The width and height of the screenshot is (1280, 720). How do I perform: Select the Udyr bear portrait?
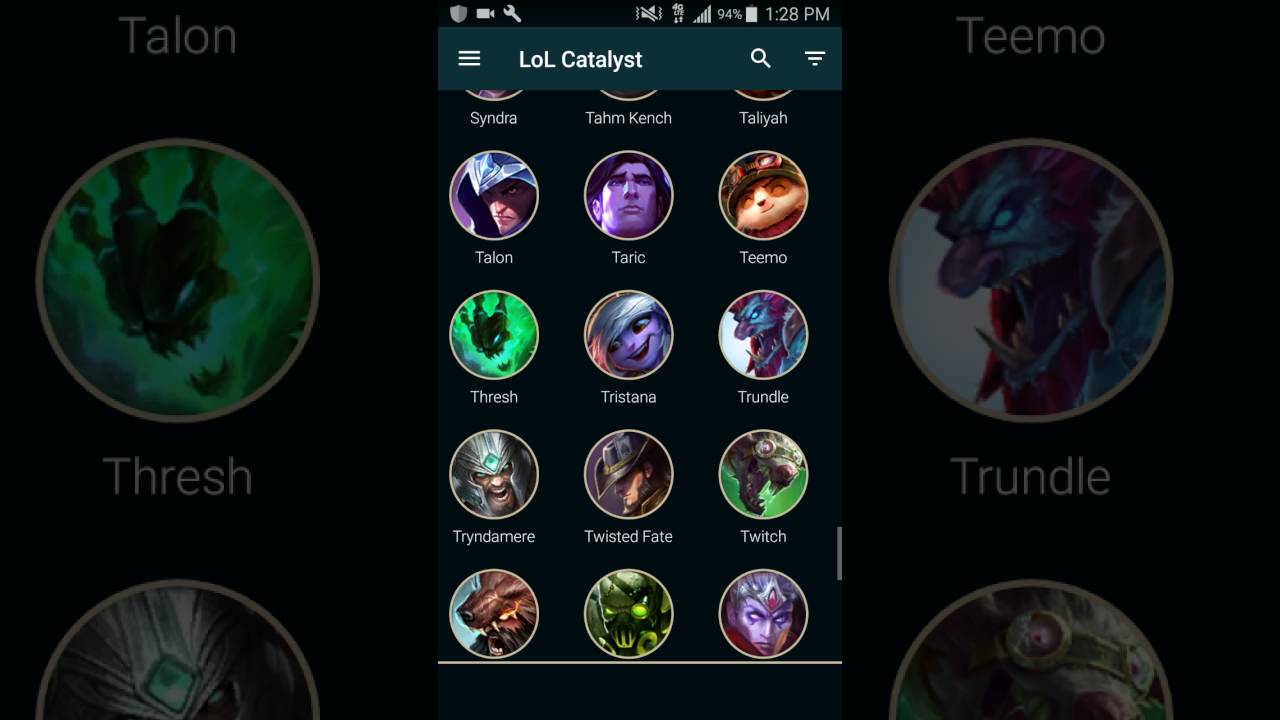(x=494, y=613)
